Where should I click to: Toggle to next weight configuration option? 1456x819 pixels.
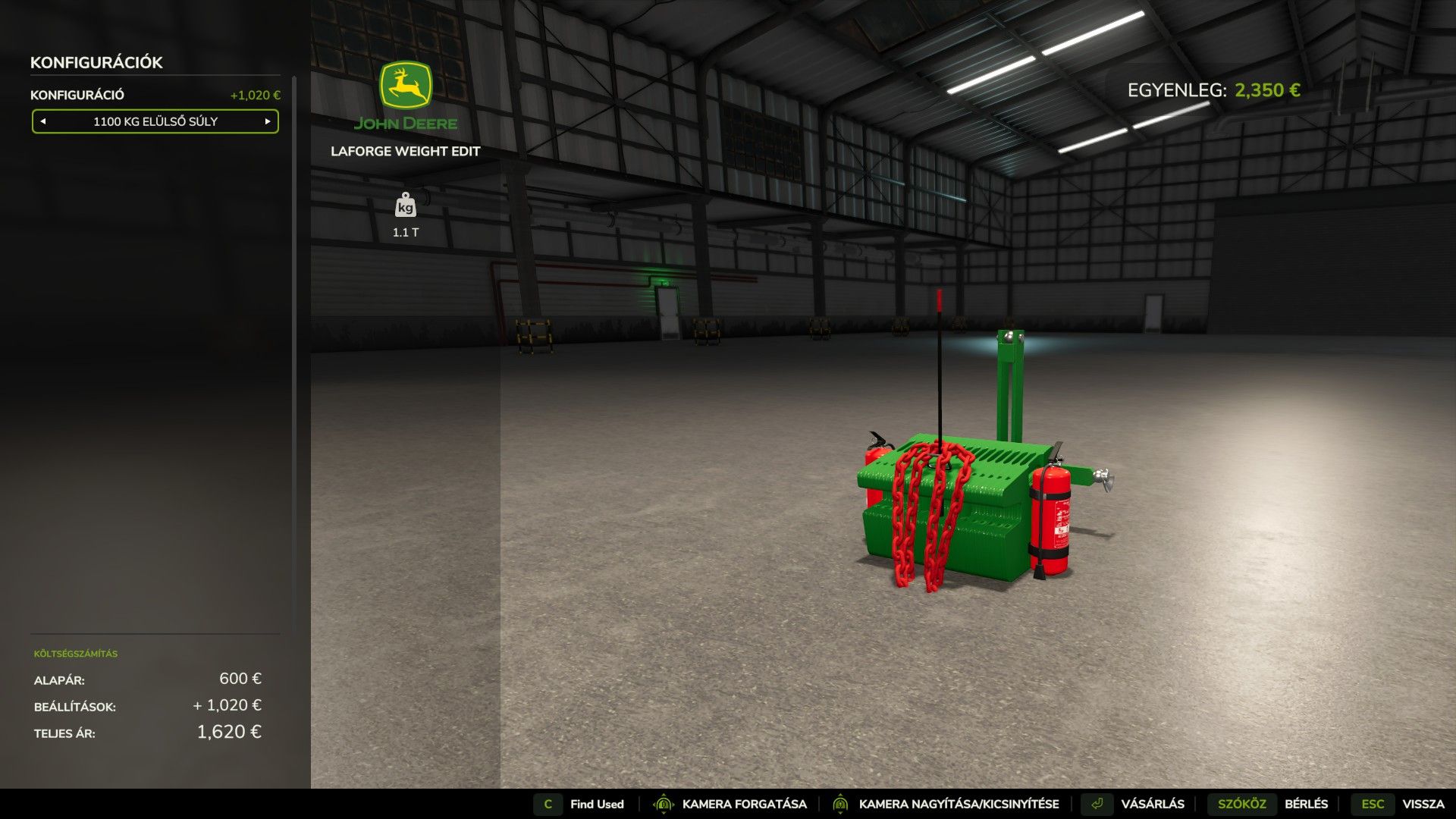coord(267,121)
